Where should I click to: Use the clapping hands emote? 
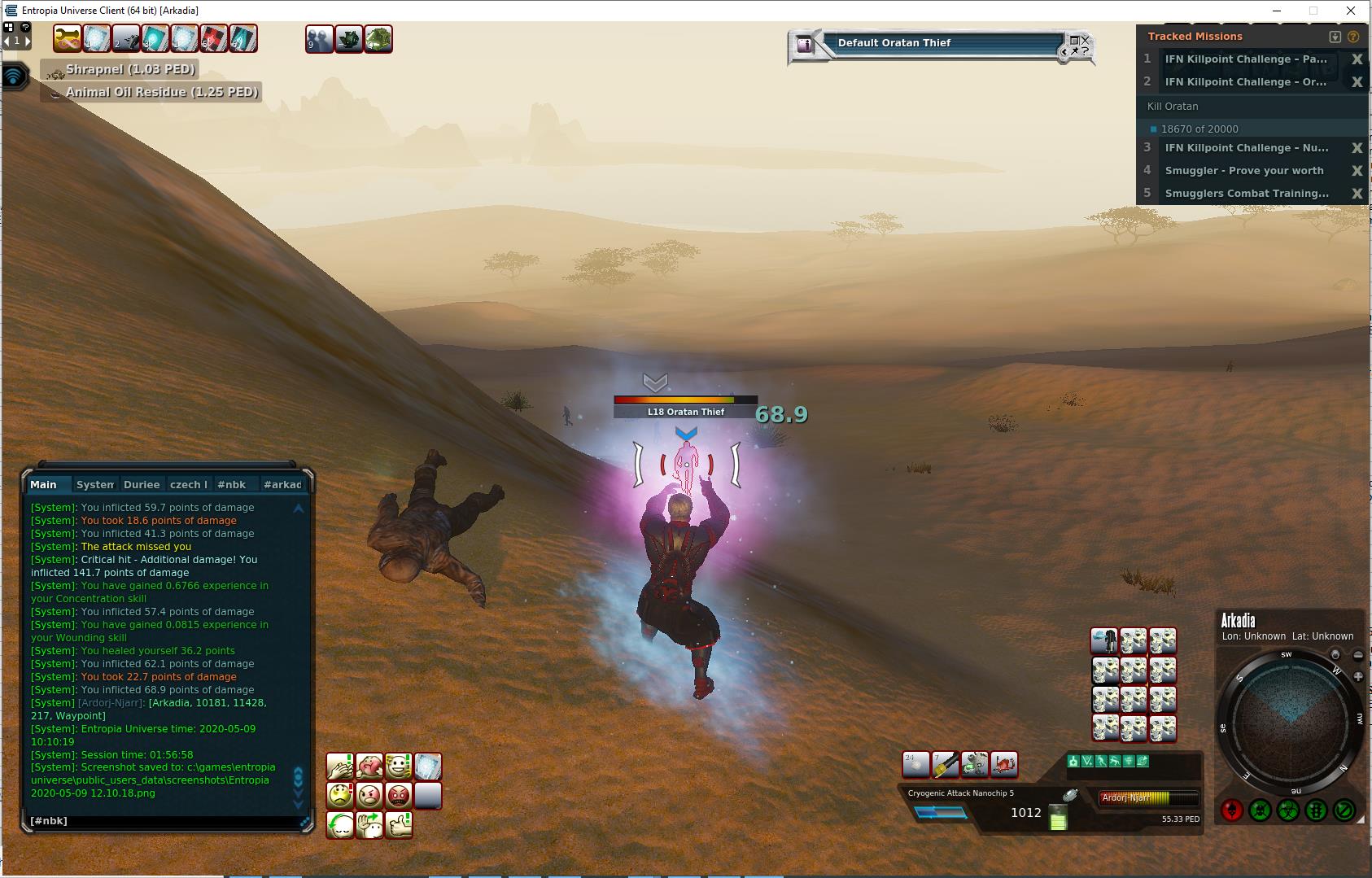click(x=340, y=766)
